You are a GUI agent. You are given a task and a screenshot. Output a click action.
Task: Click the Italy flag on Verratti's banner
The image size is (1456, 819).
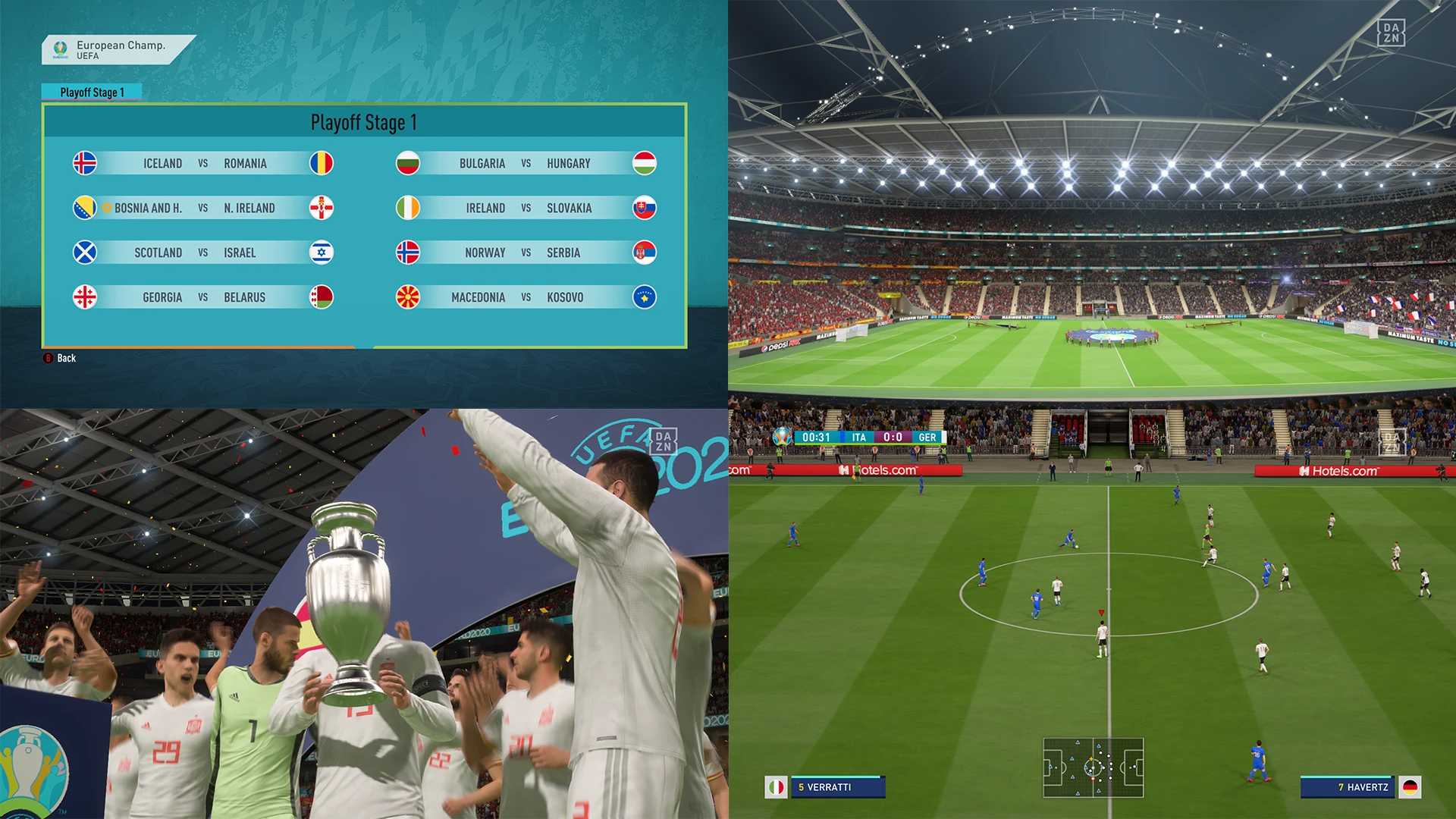coord(775,787)
